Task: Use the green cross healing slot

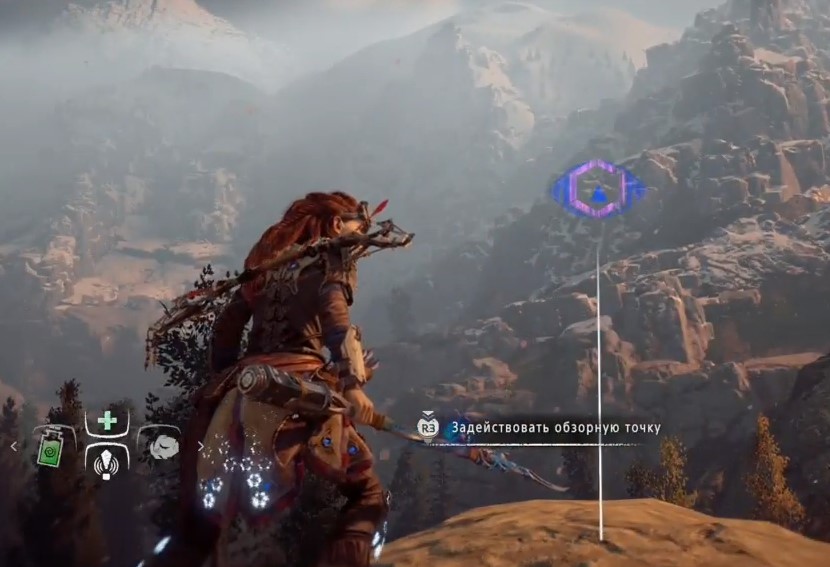Action: tap(107, 421)
